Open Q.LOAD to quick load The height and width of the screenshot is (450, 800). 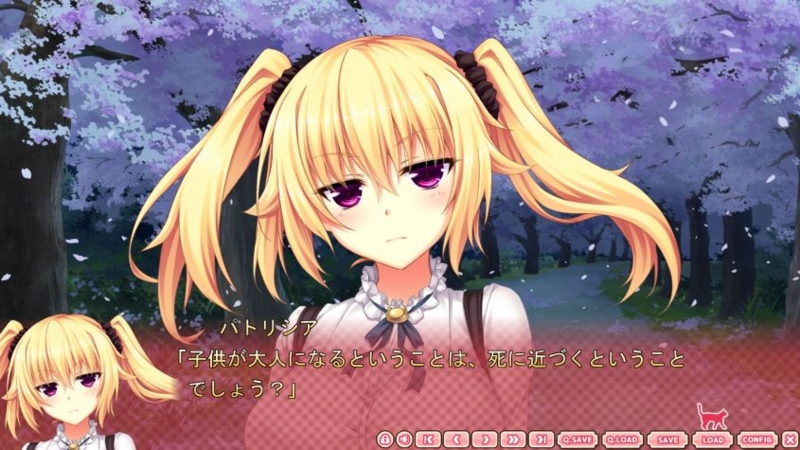623,439
